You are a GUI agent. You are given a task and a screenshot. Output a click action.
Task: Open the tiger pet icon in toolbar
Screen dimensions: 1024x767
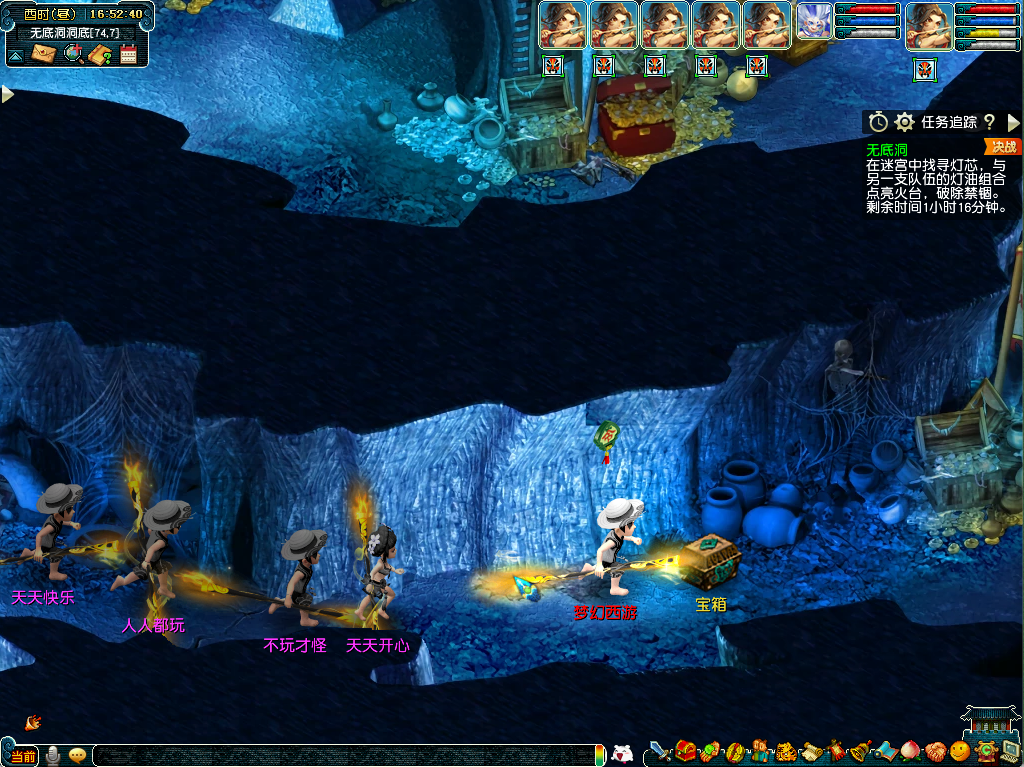tap(785, 750)
